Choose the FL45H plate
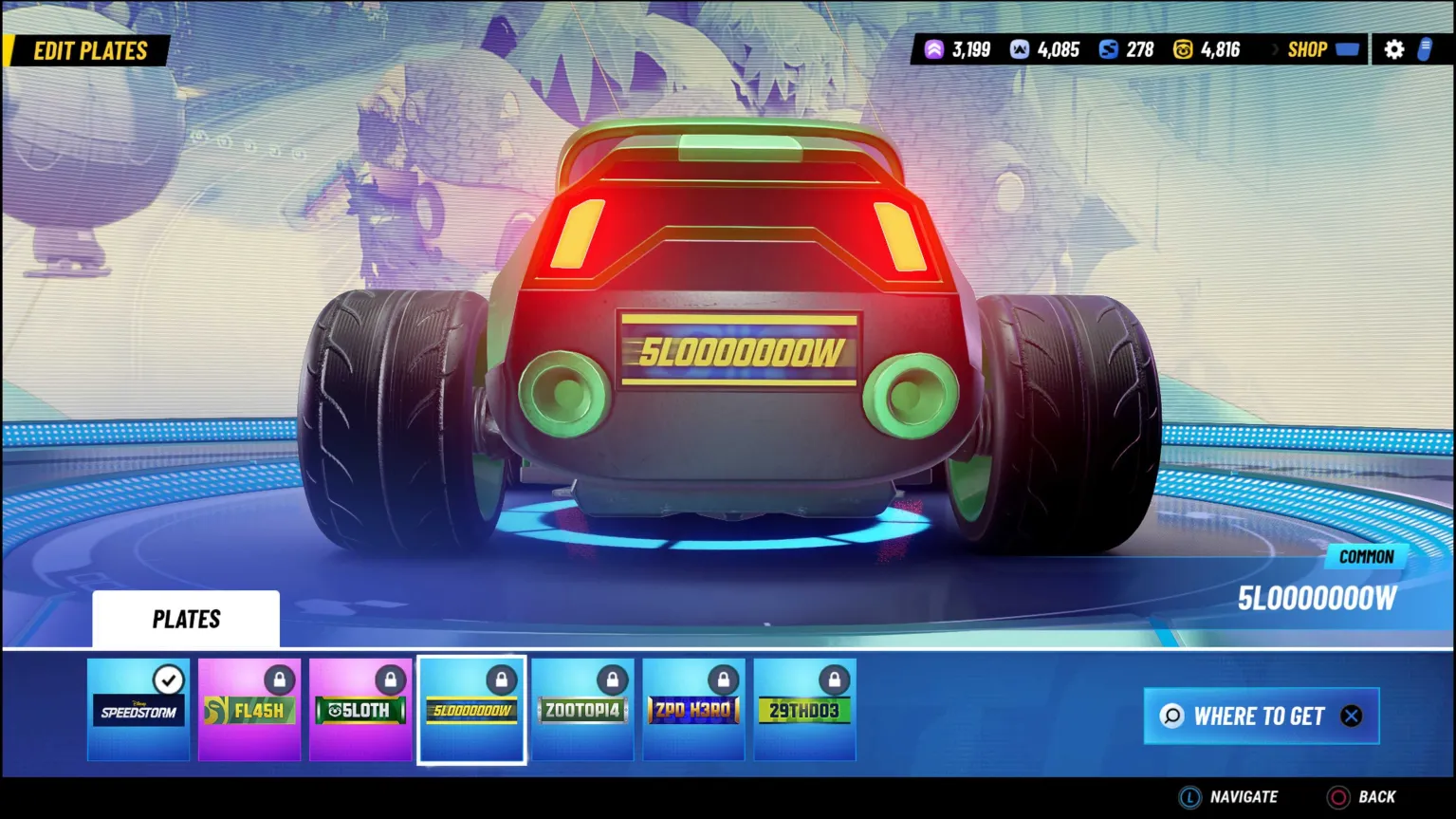 click(x=249, y=710)
